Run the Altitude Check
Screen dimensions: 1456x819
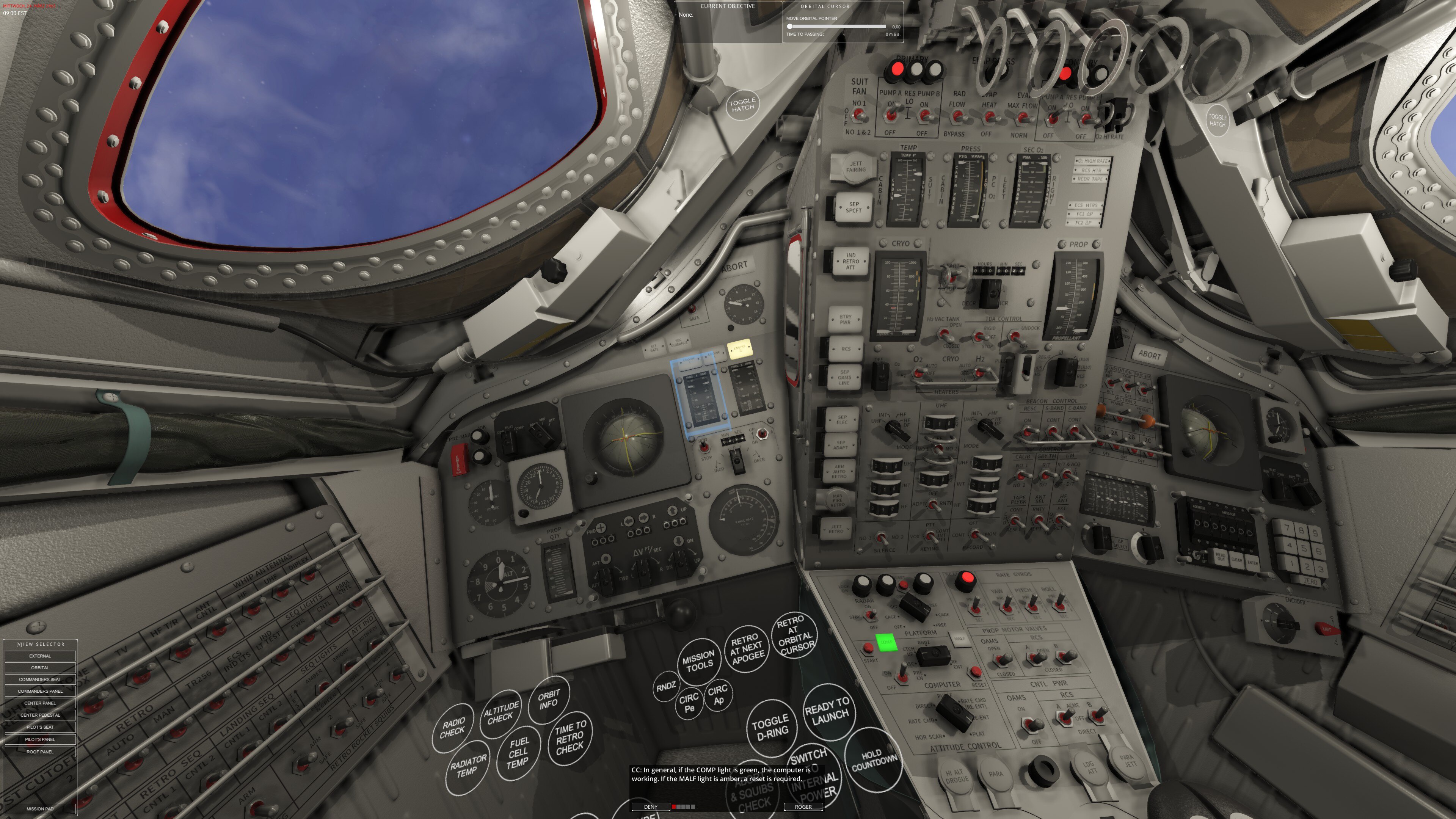[500, 713]
